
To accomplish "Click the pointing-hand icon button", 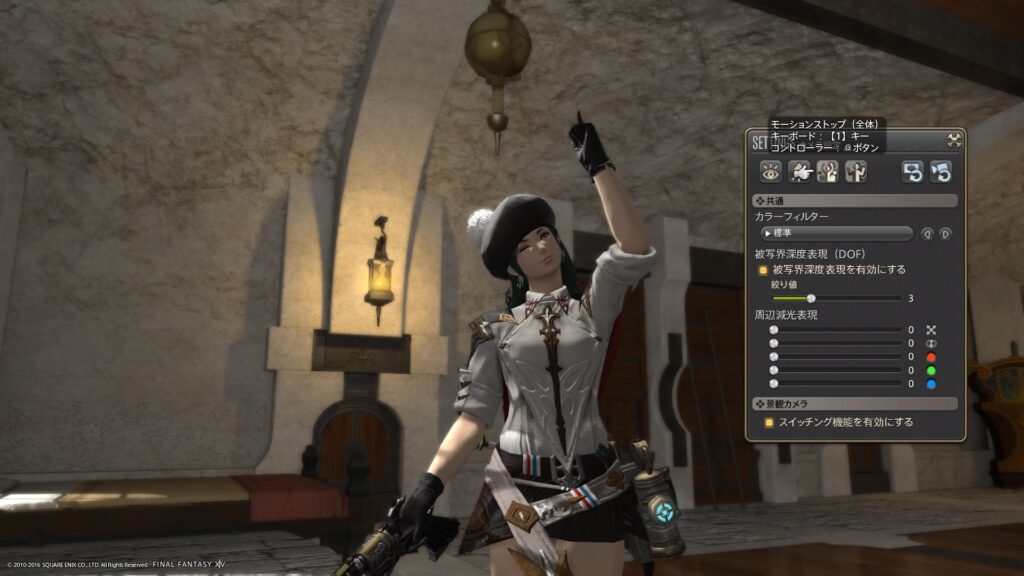I will tap(799, 172).
